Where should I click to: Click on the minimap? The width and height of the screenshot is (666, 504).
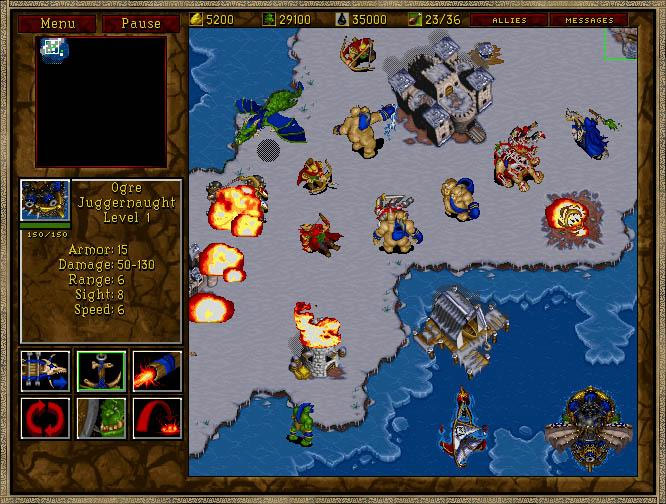(101, 101)
